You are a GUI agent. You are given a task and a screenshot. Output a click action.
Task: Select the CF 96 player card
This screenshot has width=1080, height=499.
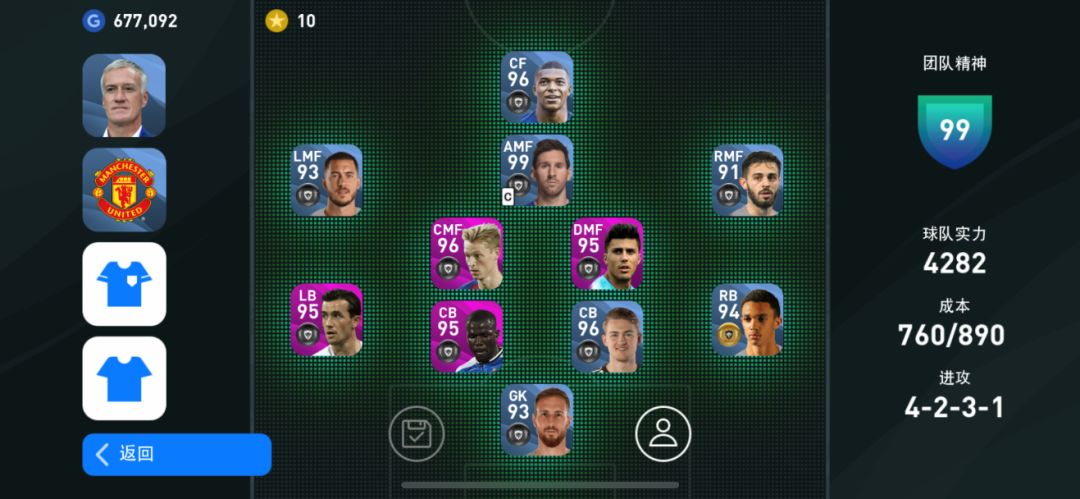537,88
